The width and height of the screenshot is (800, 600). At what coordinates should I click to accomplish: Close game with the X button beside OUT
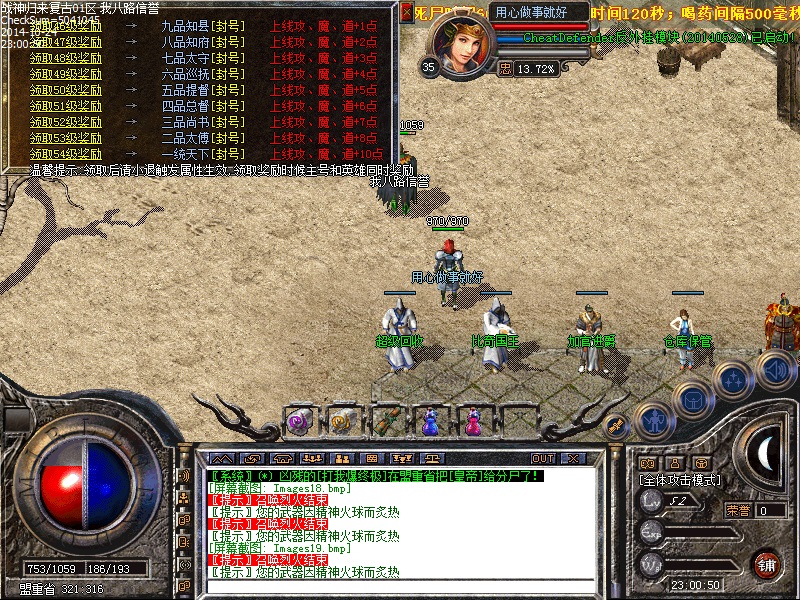coord(573,458)
